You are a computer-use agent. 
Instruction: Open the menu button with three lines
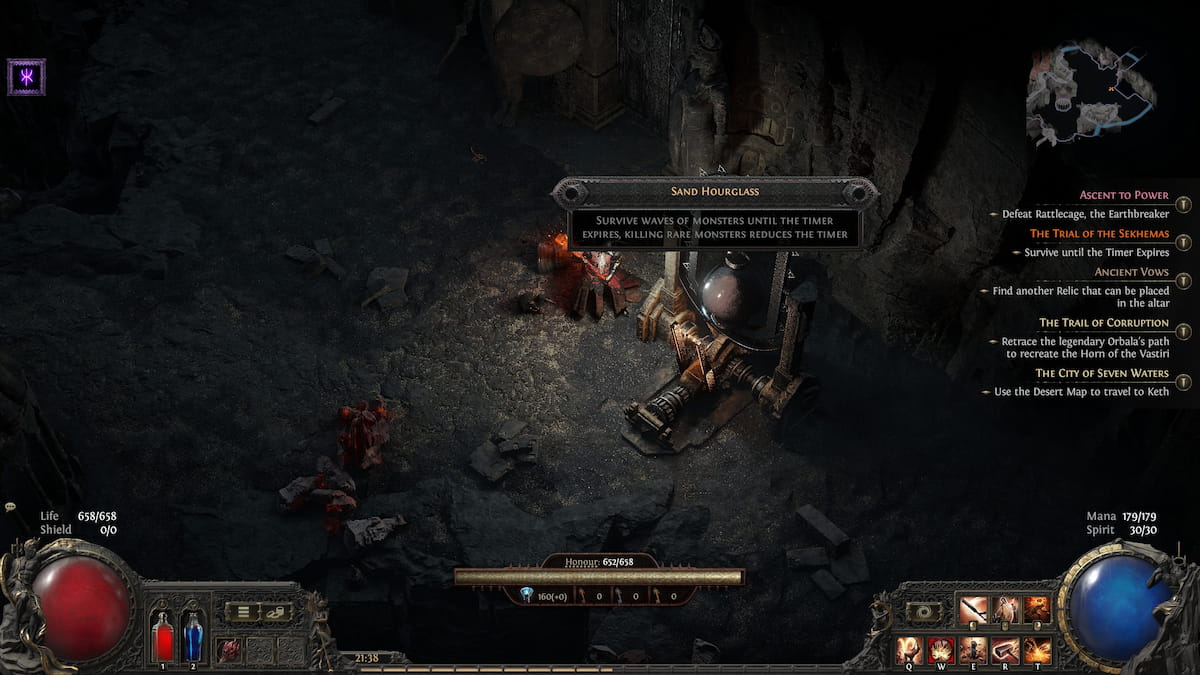[242, 611]
